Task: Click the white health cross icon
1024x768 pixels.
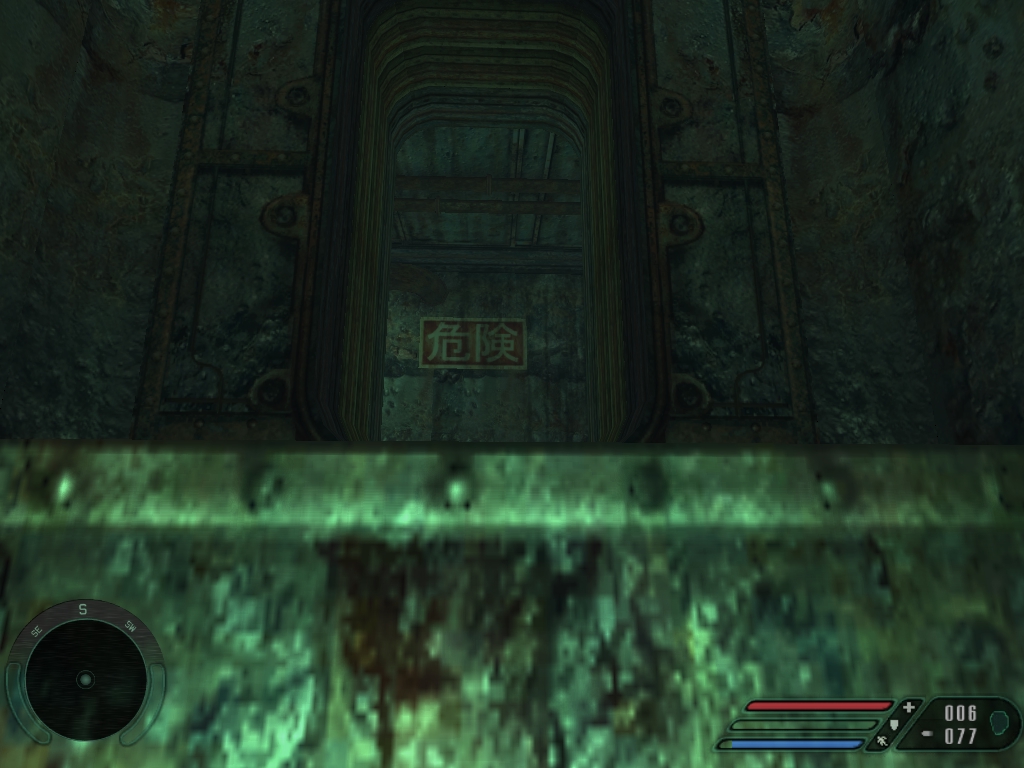Action: point(908,707)
